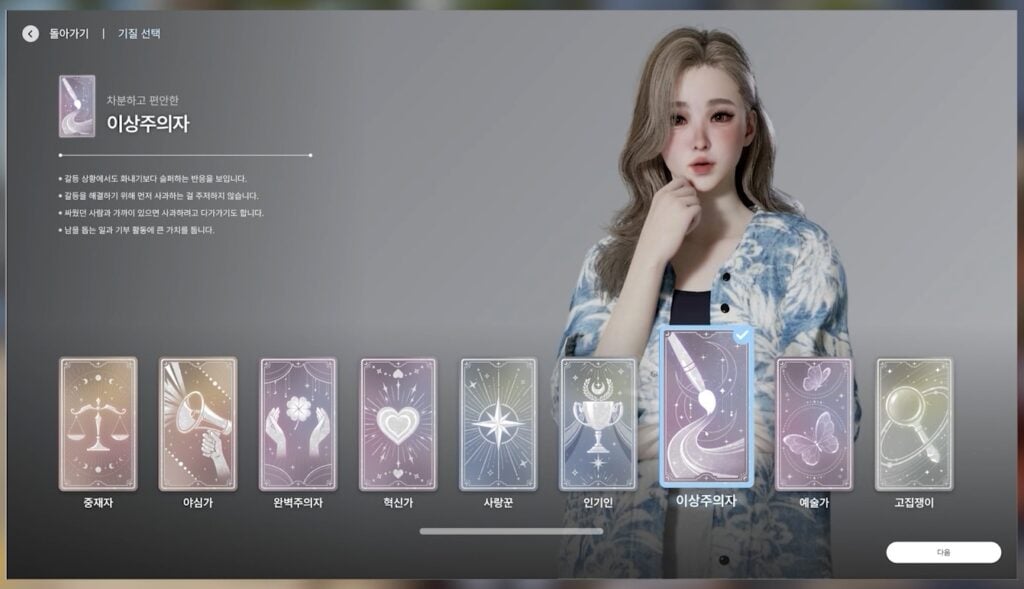Click the horizontal card list scrollbar
This screenshot has width=1024, height=589.
pos(511,531)
